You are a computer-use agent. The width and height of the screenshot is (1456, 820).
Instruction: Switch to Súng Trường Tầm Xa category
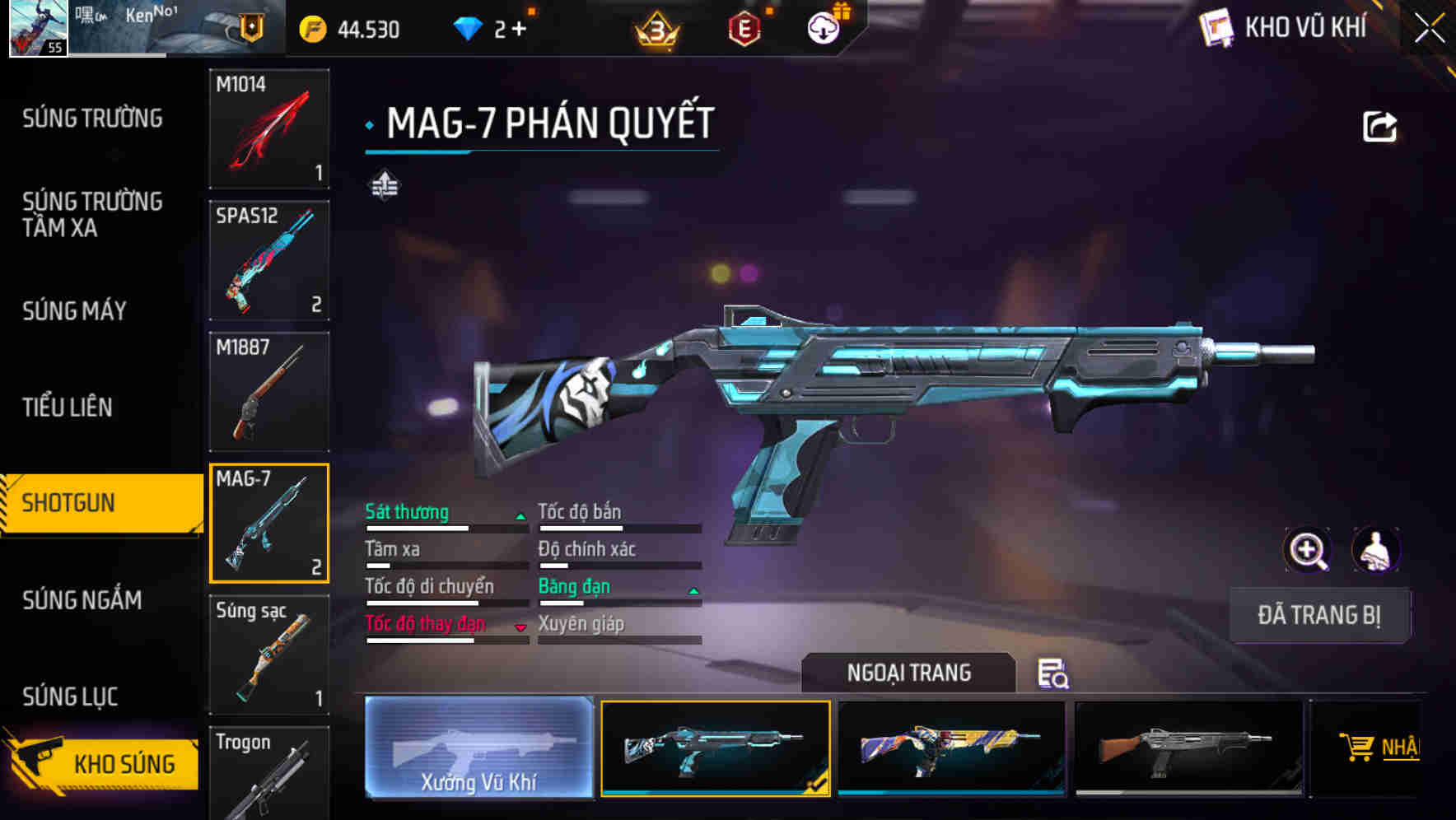click(92, 214)
